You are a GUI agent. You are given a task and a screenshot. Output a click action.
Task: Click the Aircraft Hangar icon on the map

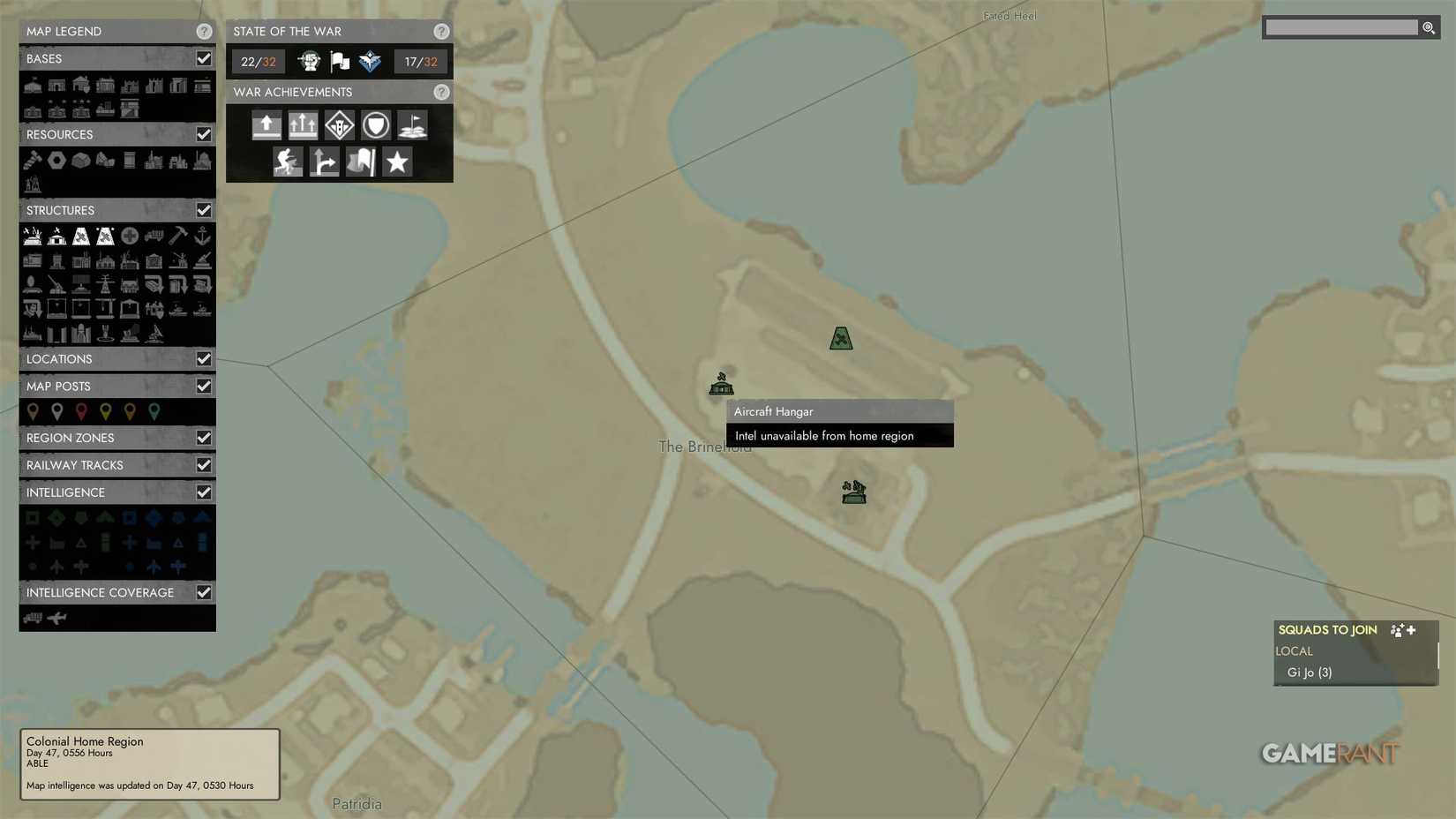[x=720, y=384]
